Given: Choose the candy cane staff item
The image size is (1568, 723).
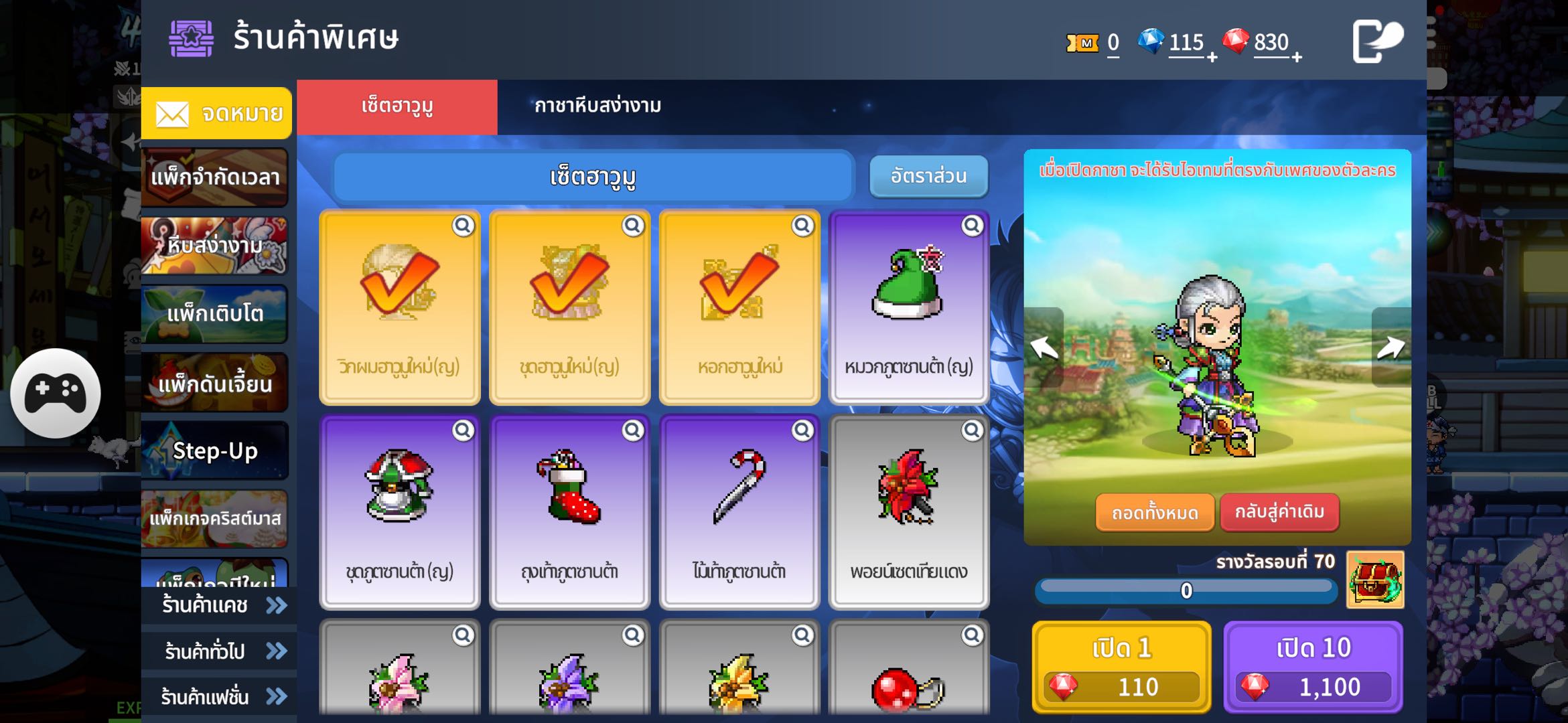Looking at the screenshot, I should point(739,512).
